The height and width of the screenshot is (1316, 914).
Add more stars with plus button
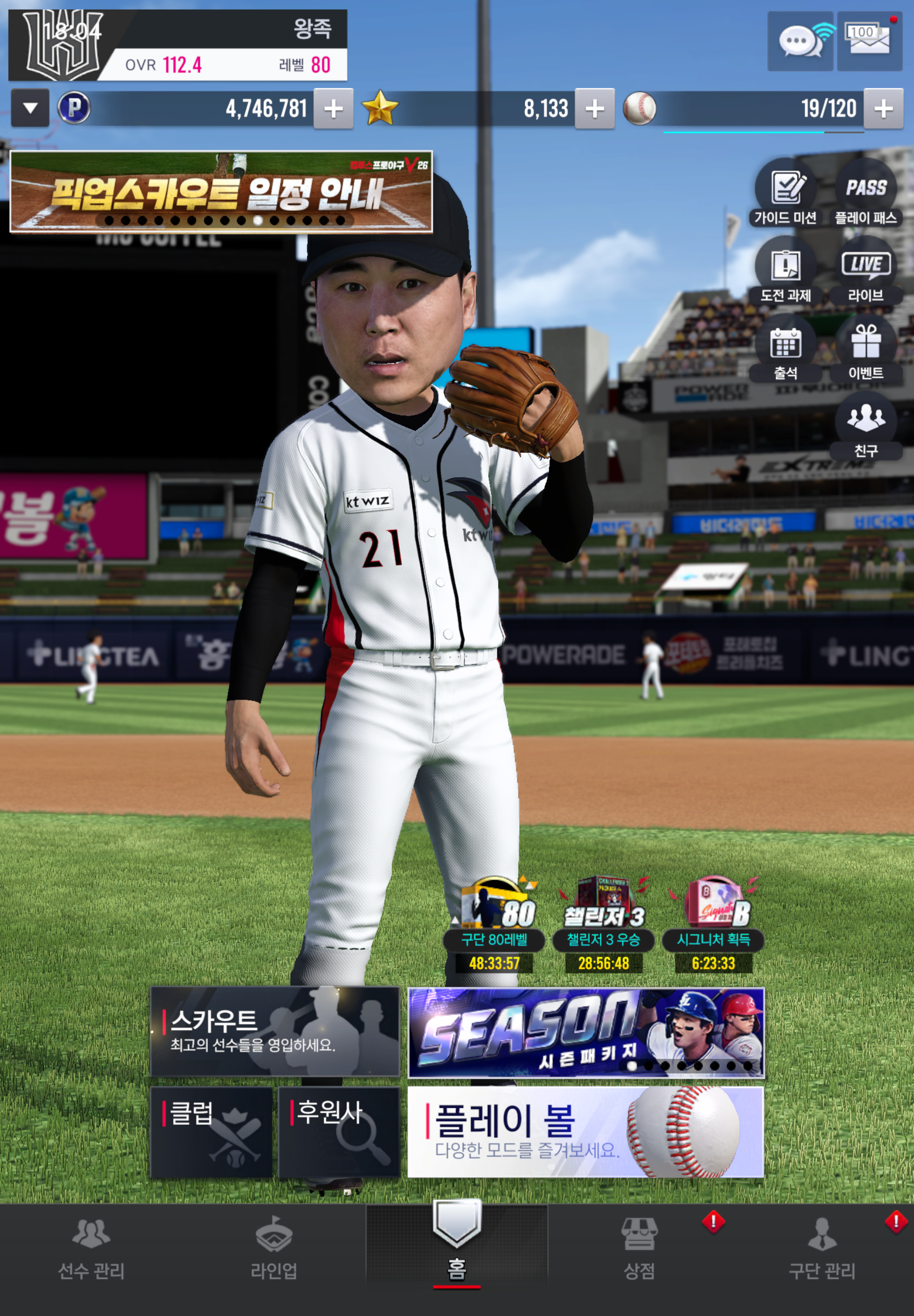(595, 108)
